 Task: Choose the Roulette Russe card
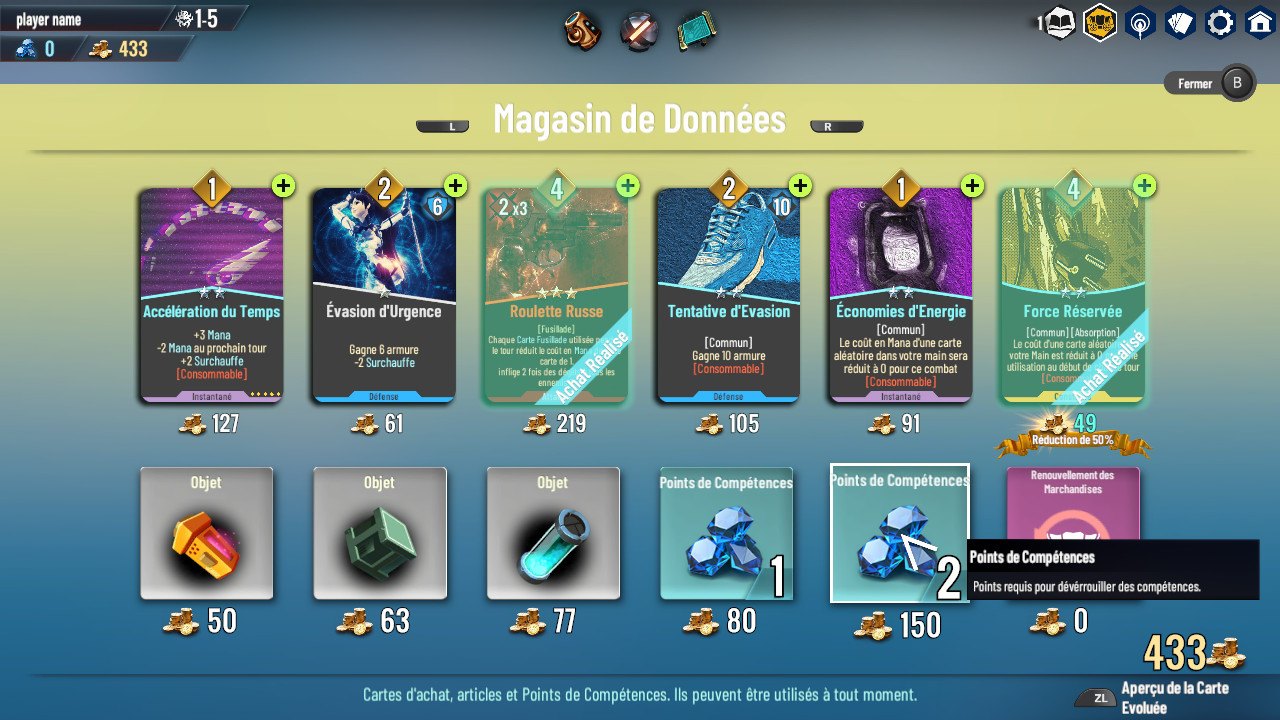coord(555,295)
